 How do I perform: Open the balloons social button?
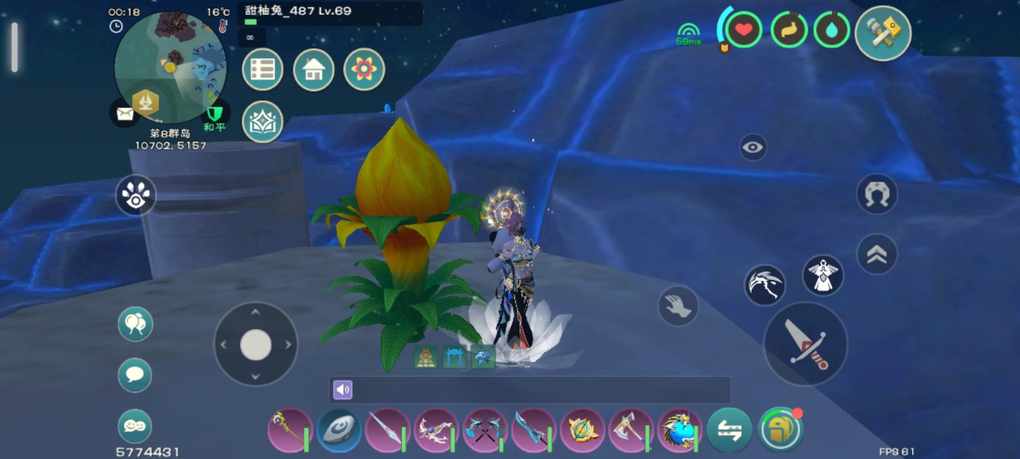pos(135,325)
